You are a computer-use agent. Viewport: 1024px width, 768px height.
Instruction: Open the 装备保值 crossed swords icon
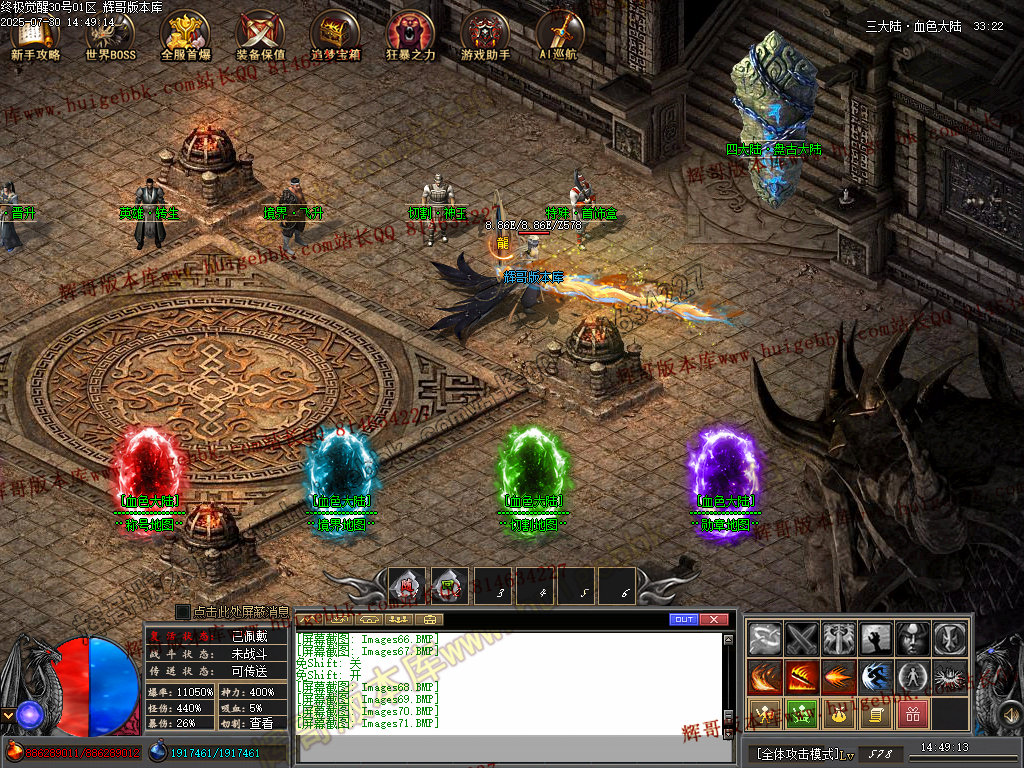pyautogui.click(x=260, y=36)
